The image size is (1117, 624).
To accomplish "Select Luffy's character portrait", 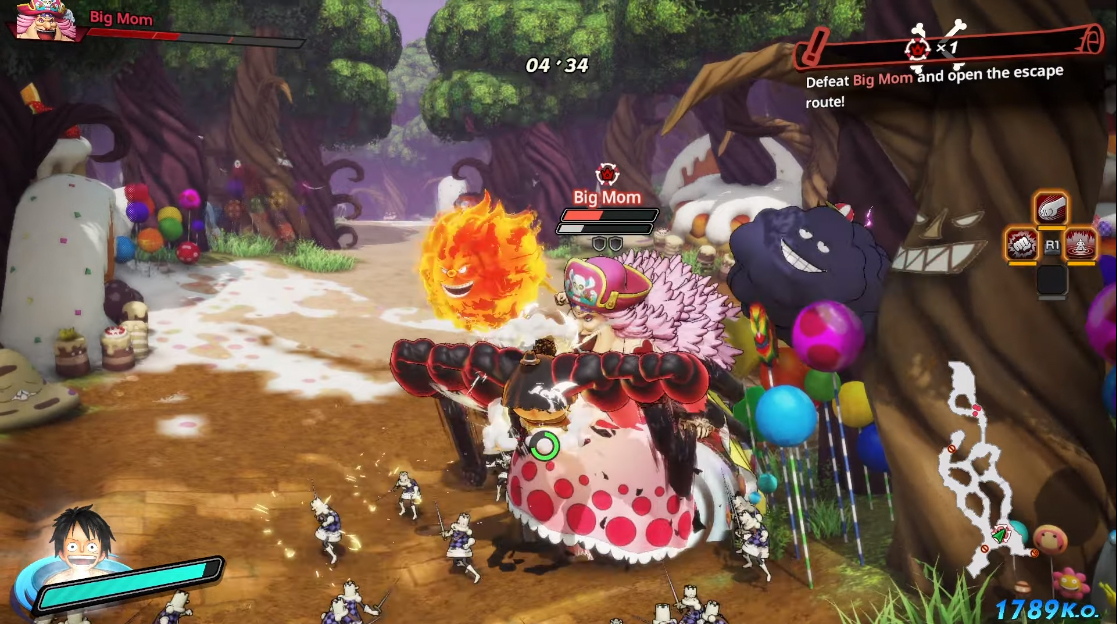I will pyautogui.click(x=82, y=545).
